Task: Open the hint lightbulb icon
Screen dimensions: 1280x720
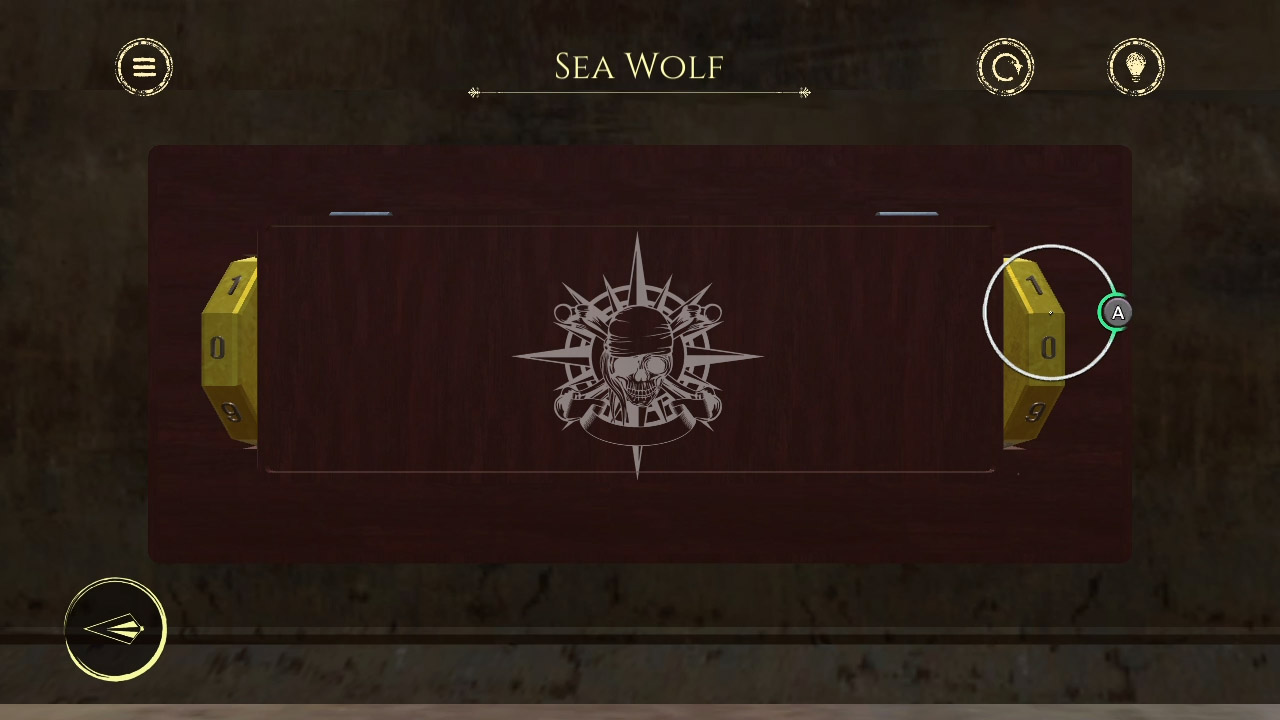Action: [x=1137, y=67]
